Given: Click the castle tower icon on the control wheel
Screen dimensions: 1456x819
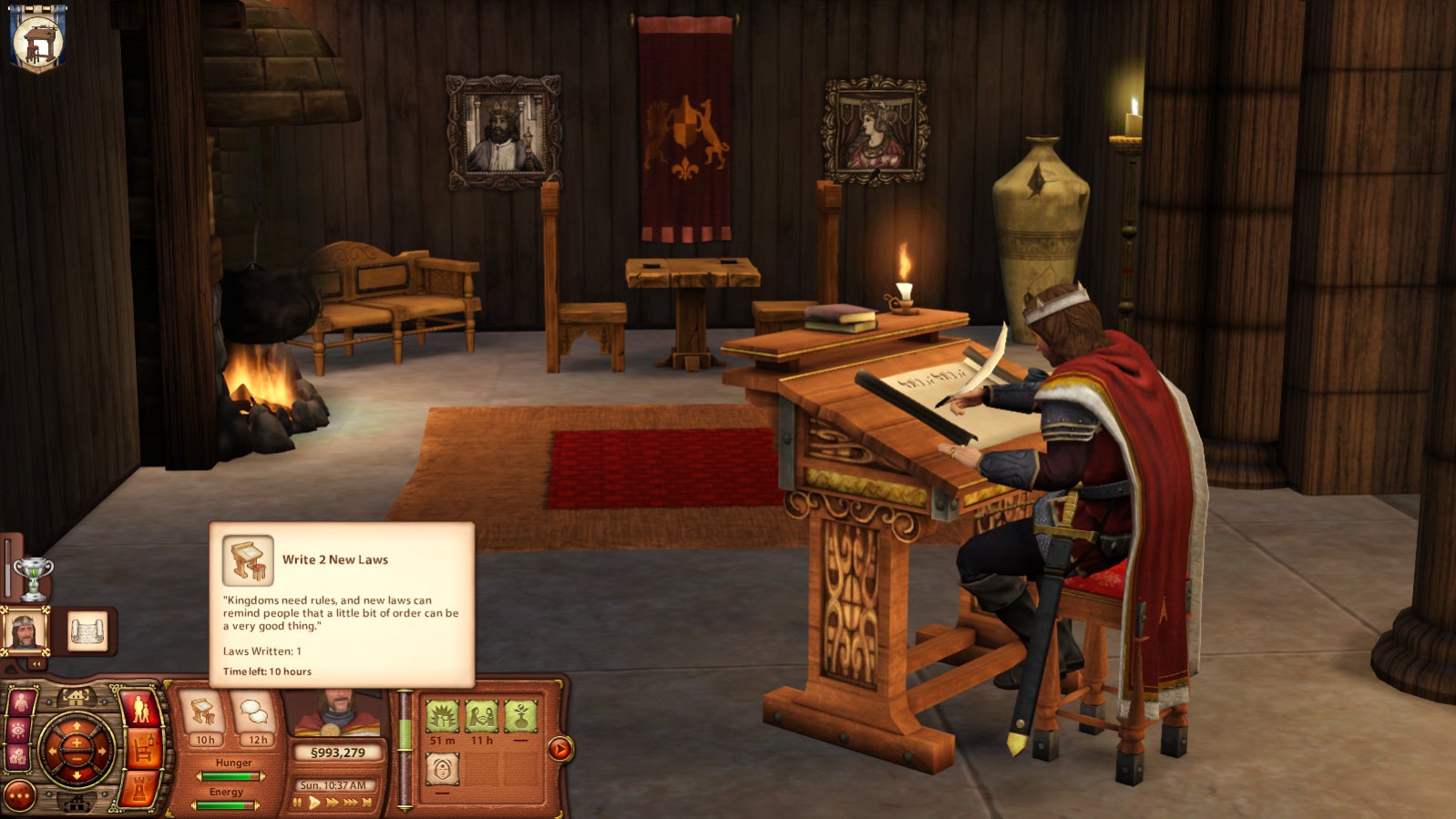Looking at the screenshot, I should pyautogui.click(x=138, y=790).
